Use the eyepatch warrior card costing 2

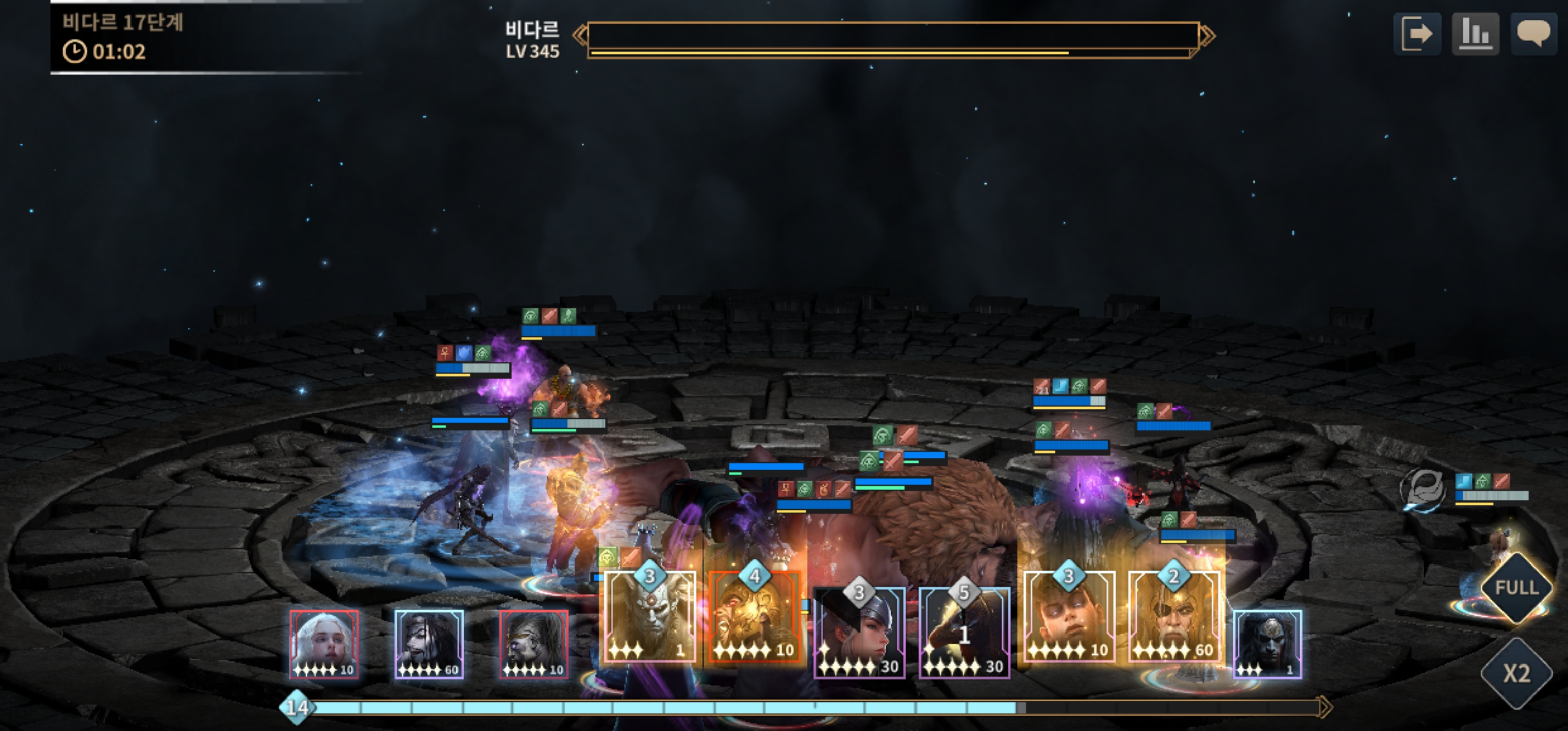pos(1173,618)
